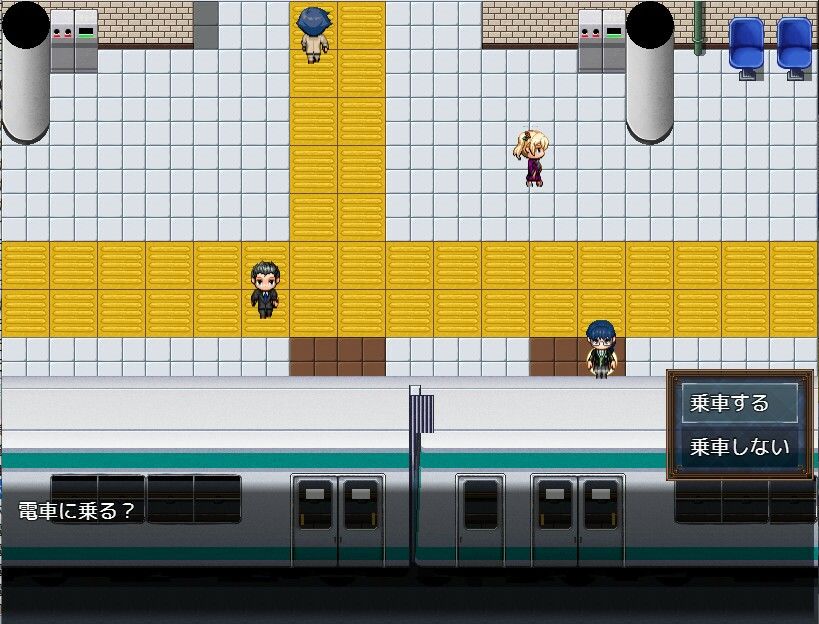Select 乗車しない to stay off the train

(739, 447)
